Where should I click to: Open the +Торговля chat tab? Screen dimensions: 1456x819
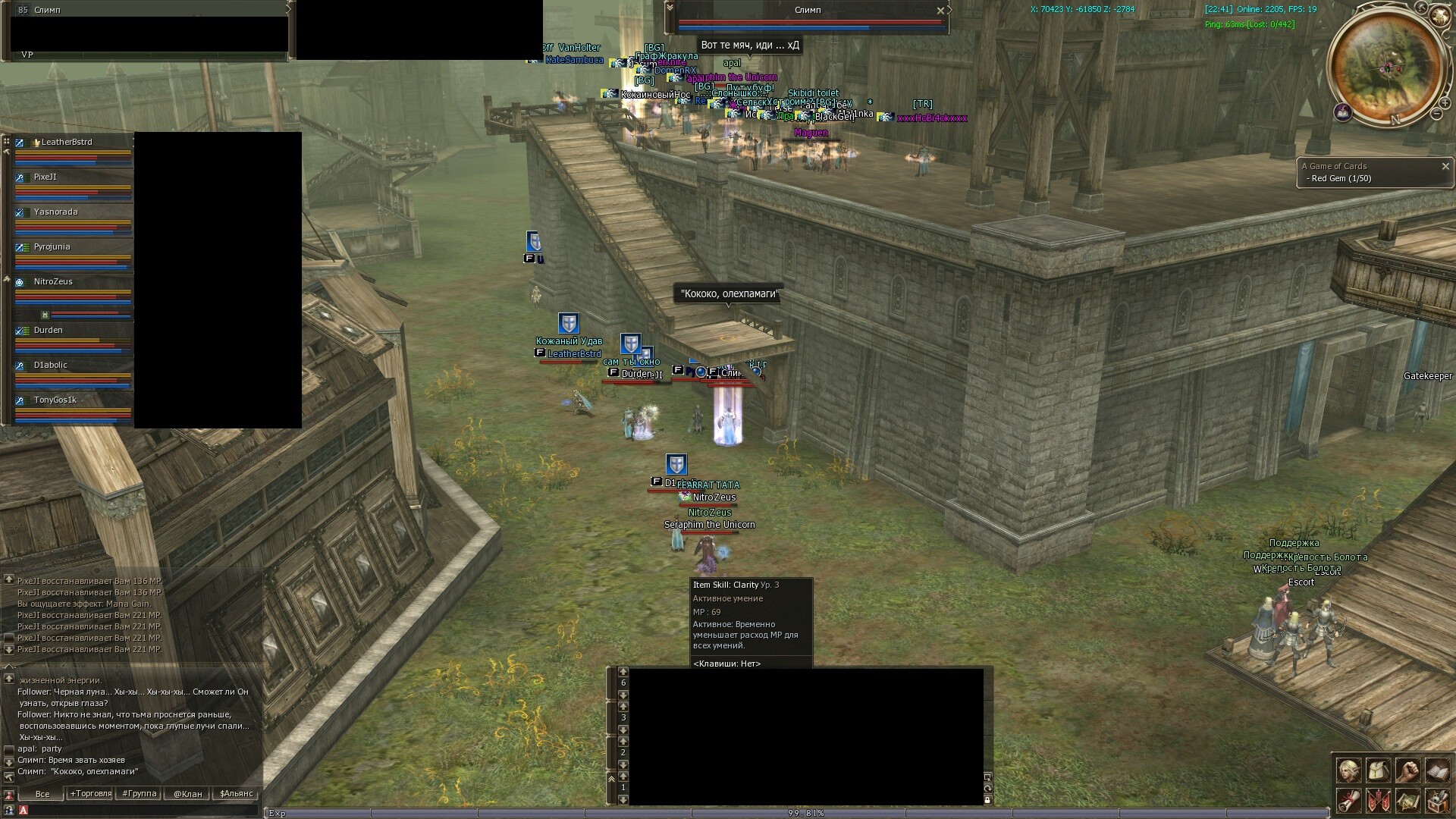(x=91, y=794)
